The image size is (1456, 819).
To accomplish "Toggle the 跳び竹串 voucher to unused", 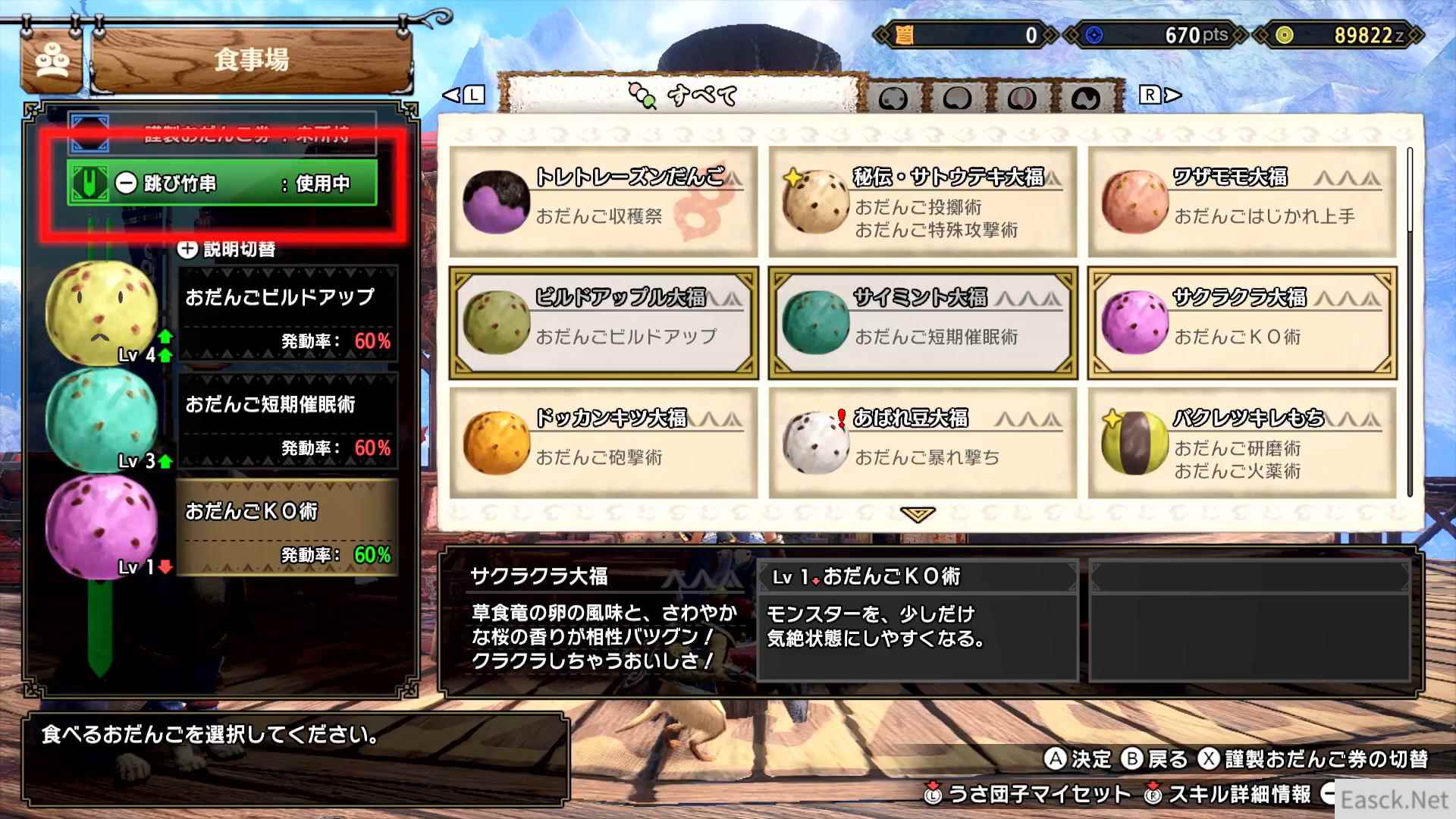I will 220,184.
